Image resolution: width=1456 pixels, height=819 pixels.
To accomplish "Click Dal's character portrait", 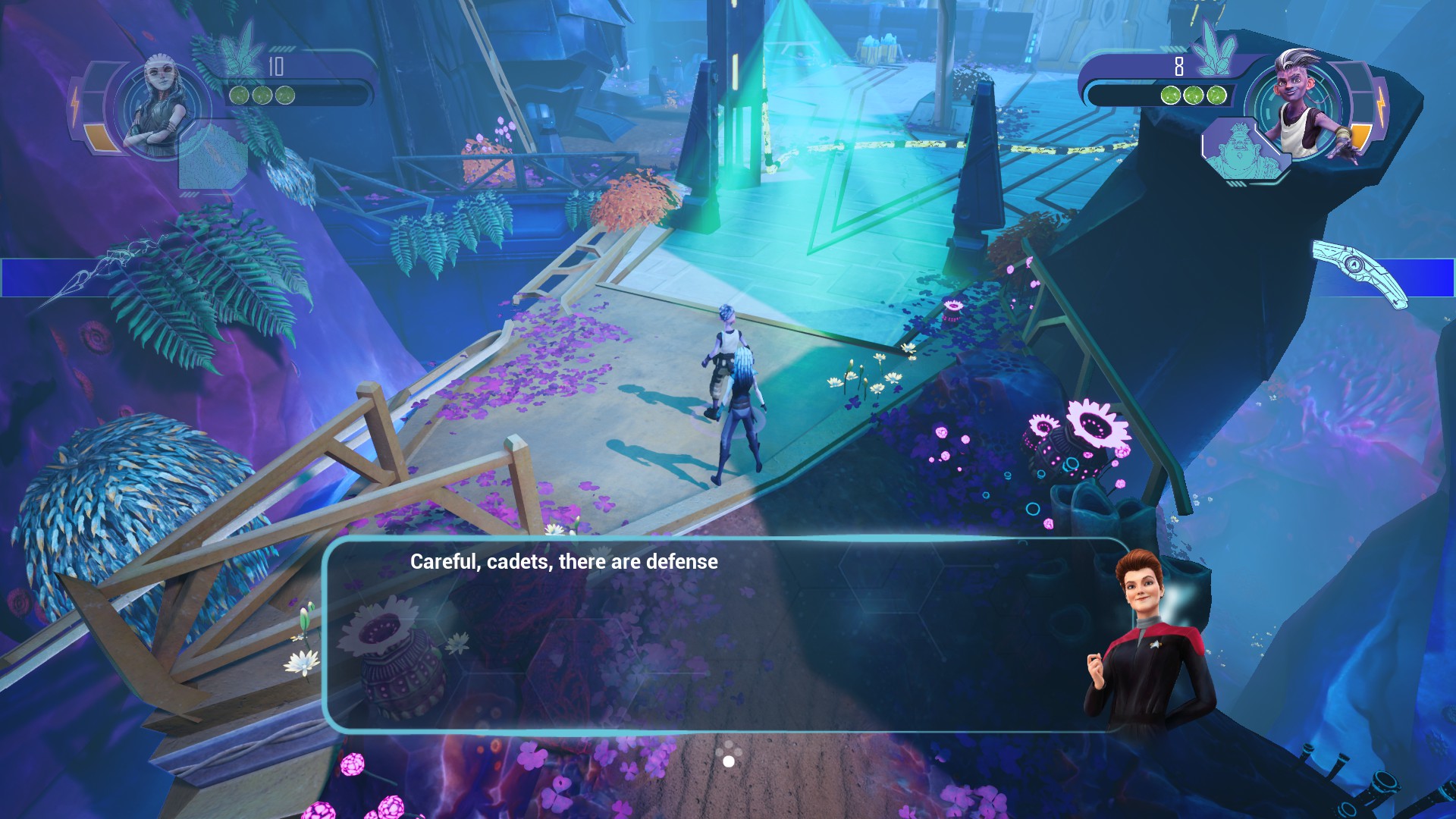I will point(1301,105).
